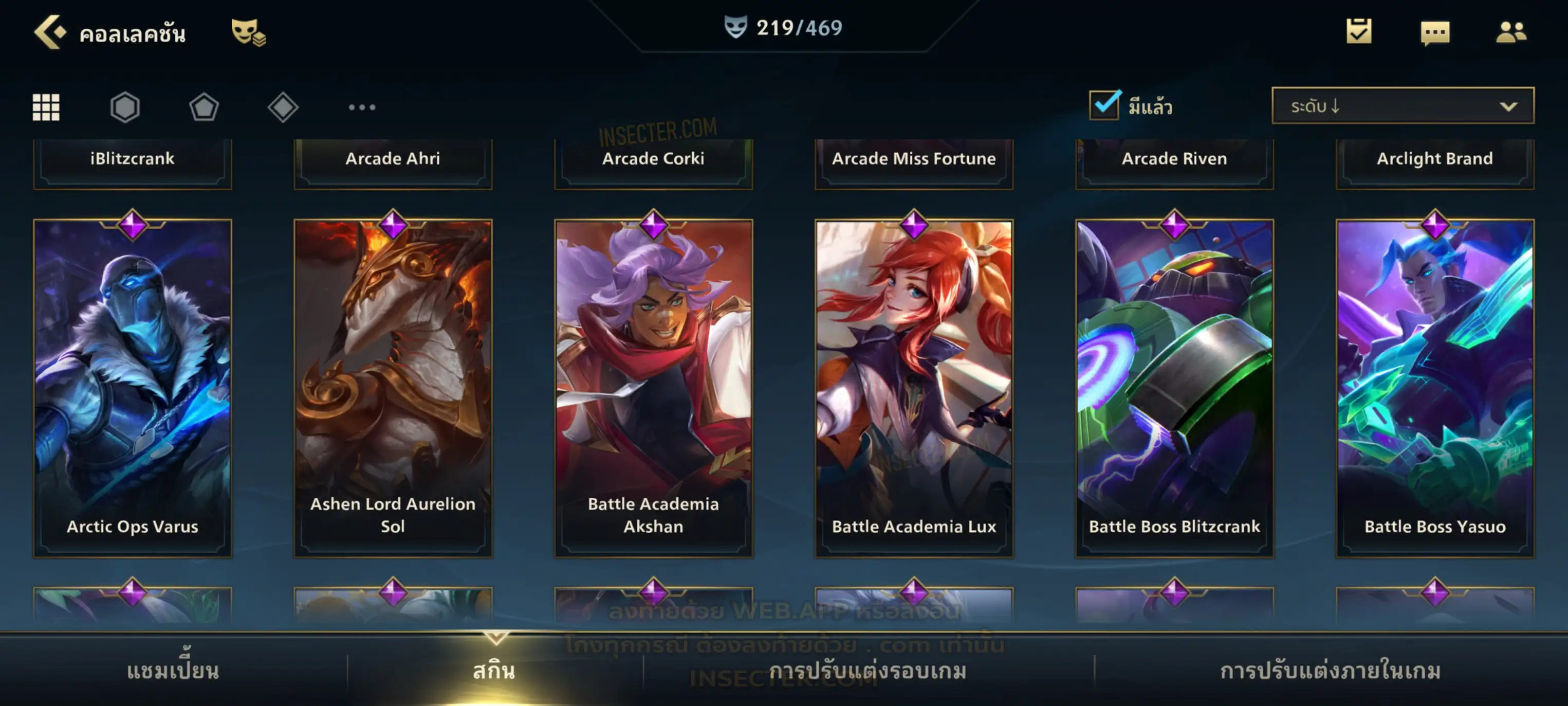The width and height of the screenshot is (1568, 706).
Task: Filter skins by the hexagon rarity icon
Action: [125, 107]
